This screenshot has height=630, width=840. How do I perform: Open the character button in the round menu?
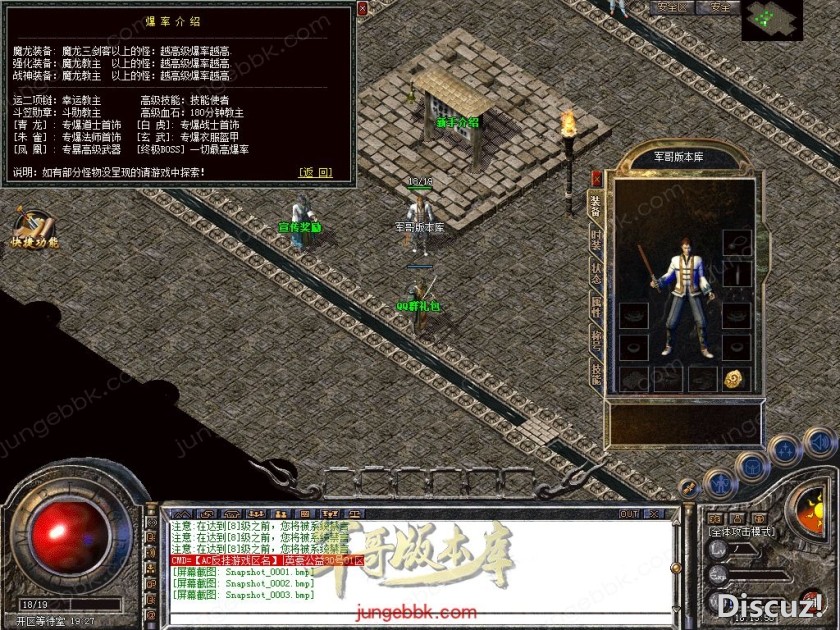720,483
